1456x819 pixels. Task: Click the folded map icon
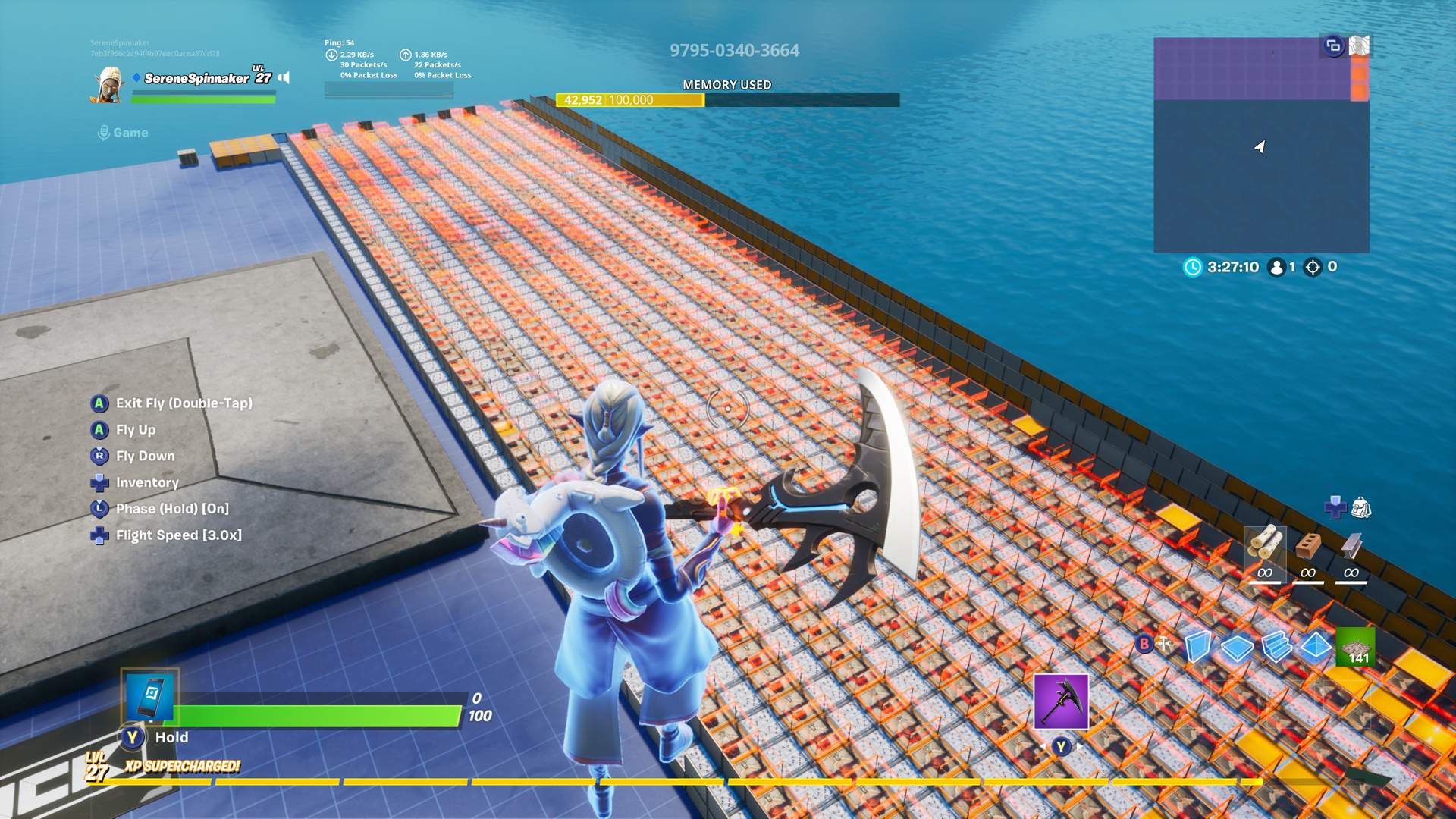1359,46
